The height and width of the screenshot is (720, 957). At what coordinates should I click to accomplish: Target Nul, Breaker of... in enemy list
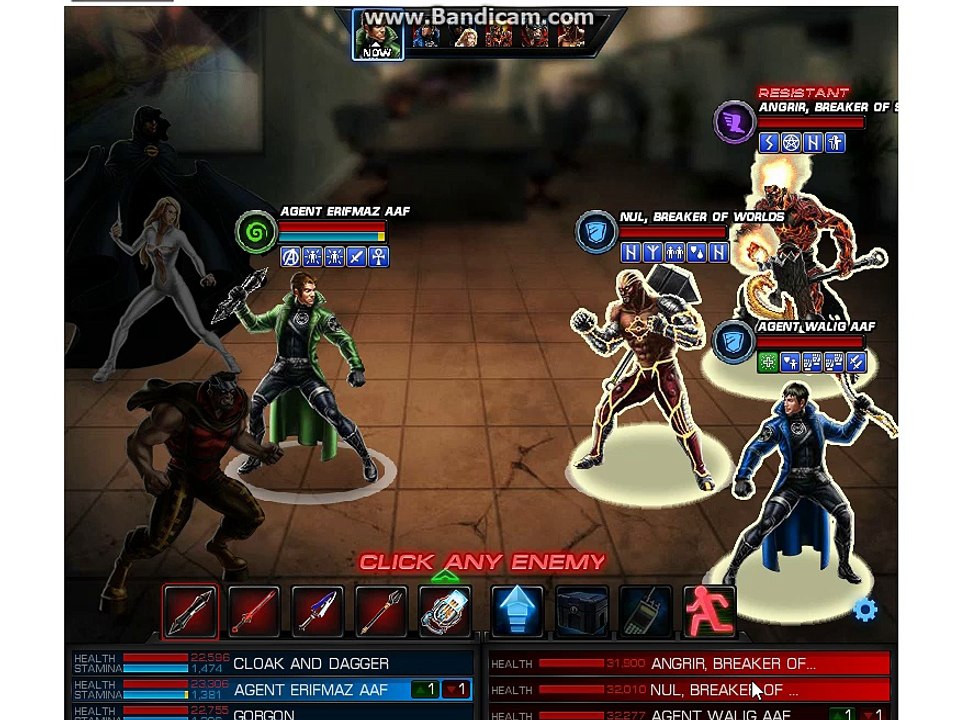click(x=688, y=689)
